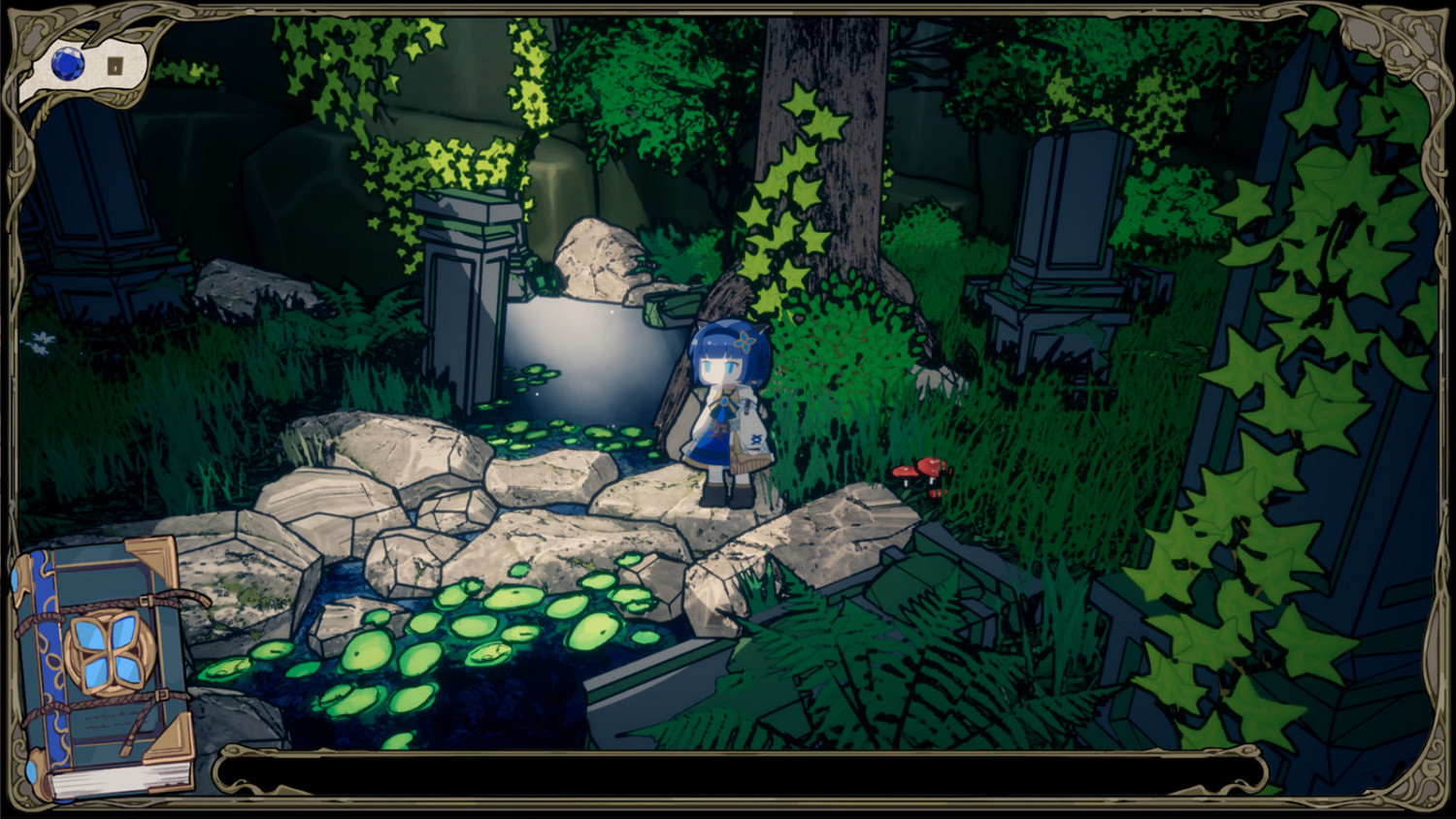Click the red mushrooms near the character
Viewport: 1456px width, 819px height.
pyautogui.click(x=920, y=473)
